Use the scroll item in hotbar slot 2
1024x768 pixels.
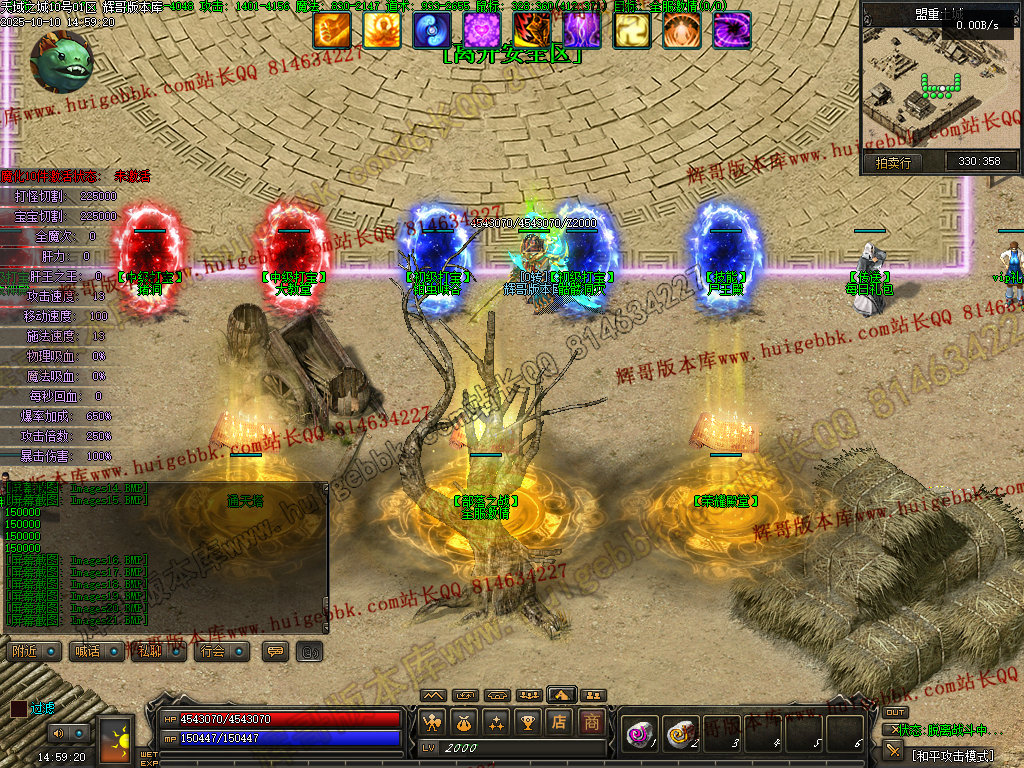(x=680, y=734)
